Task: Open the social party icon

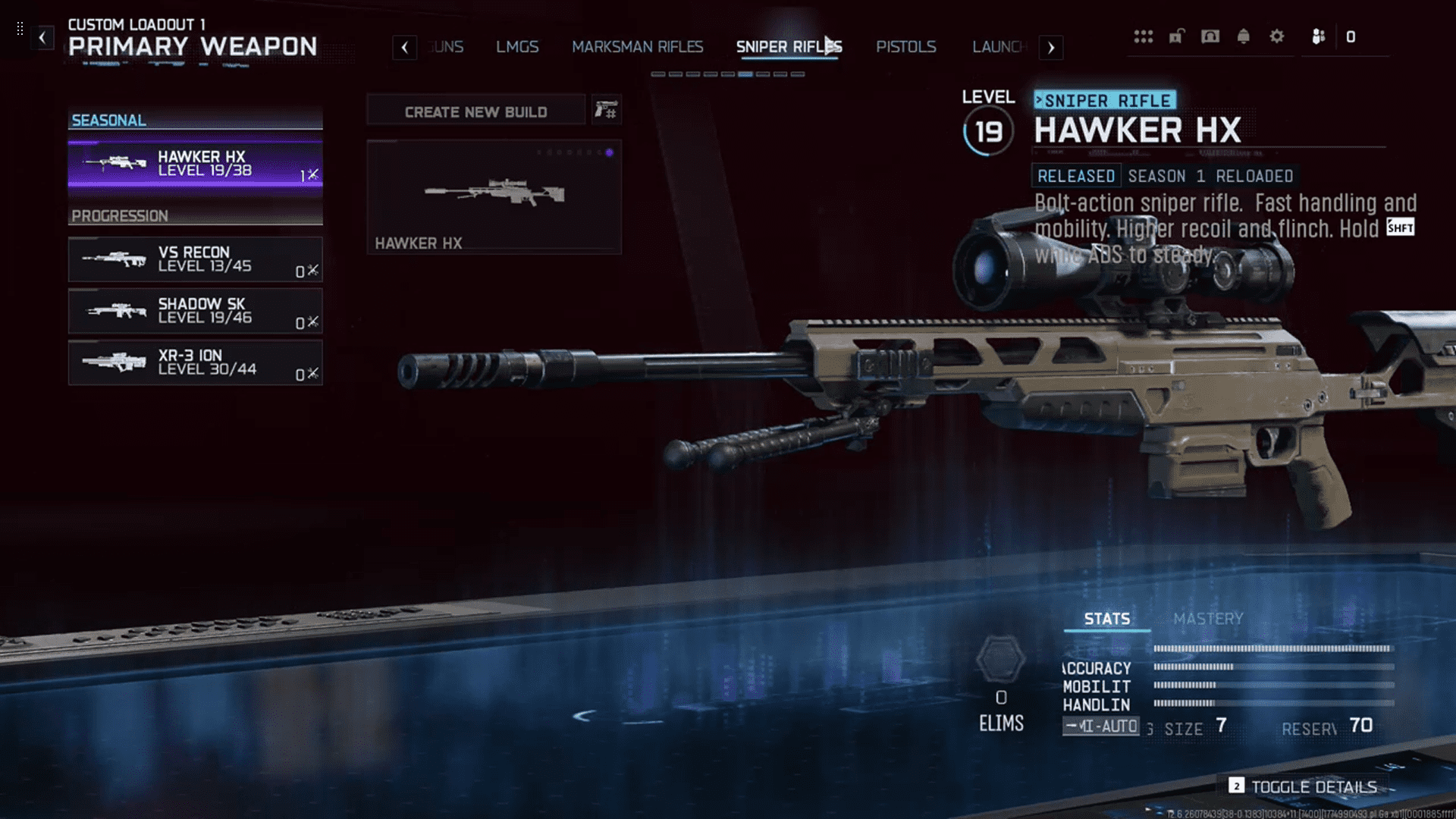Action: click(x=1319, y=36)
